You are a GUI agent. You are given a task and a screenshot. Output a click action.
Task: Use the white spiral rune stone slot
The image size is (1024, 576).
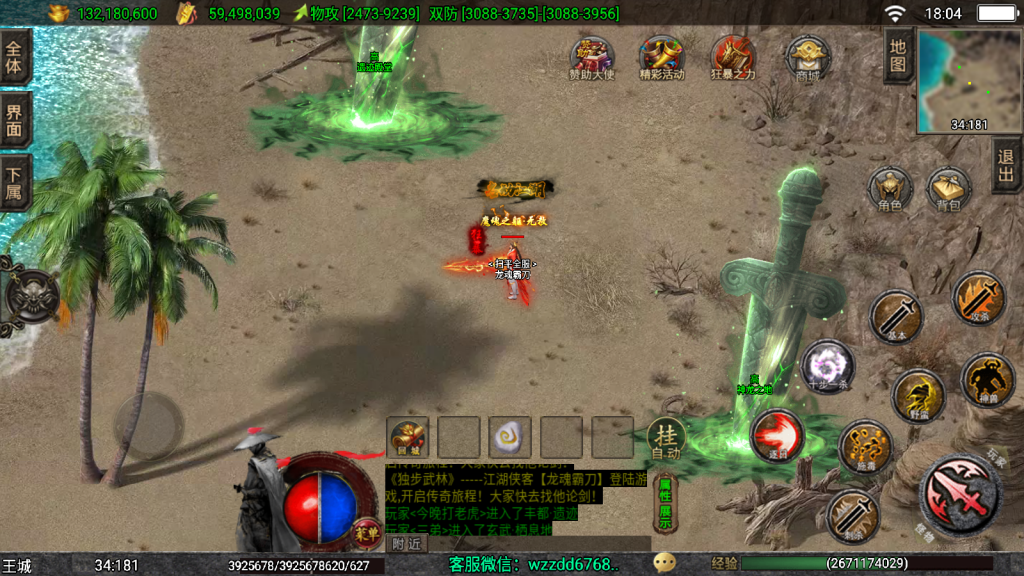[510, 436]
